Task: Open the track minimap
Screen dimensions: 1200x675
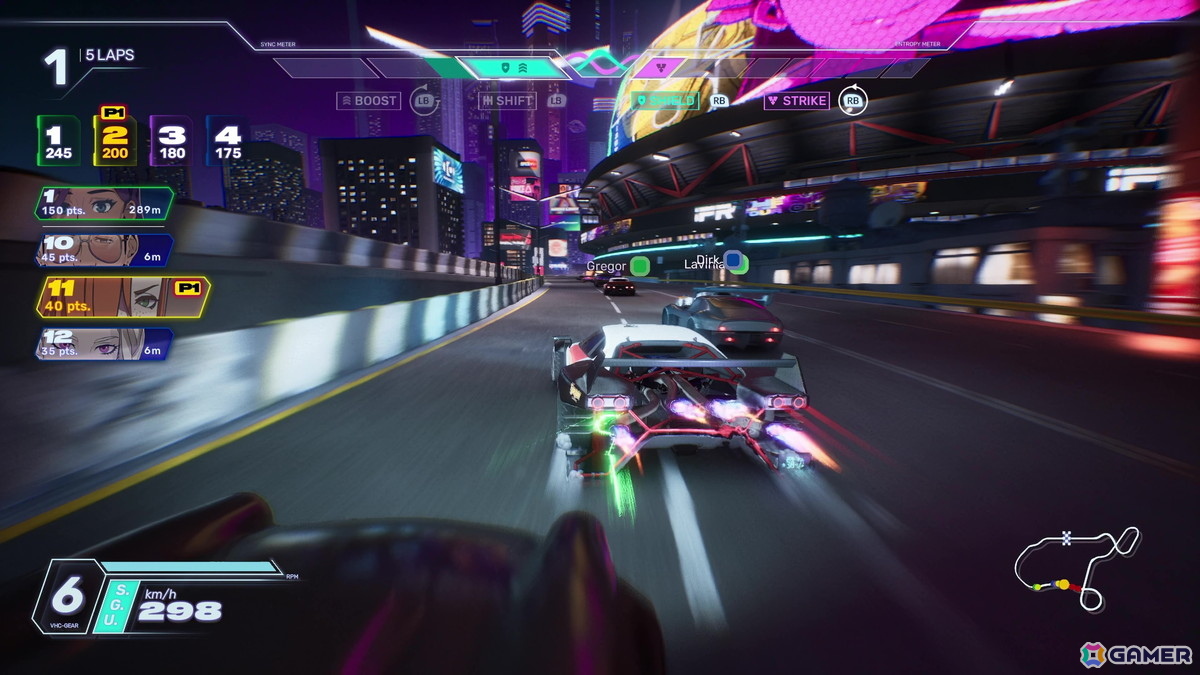Action: click(1076, 567)
